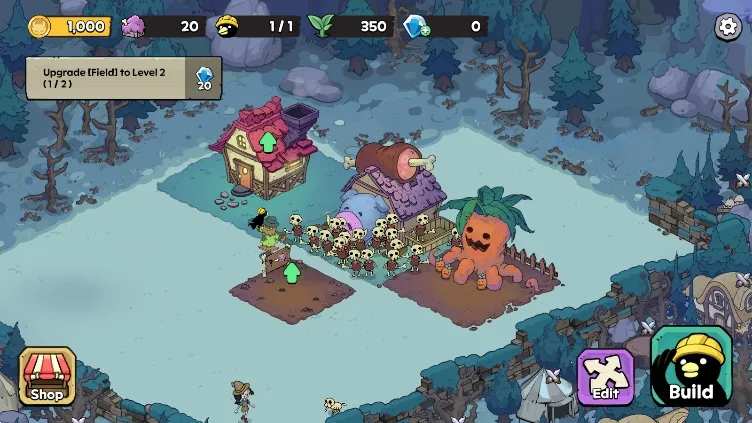This screenshot has width=752, height=423.
Task: Enter Edit mode
Action: (x=605, y=377)
